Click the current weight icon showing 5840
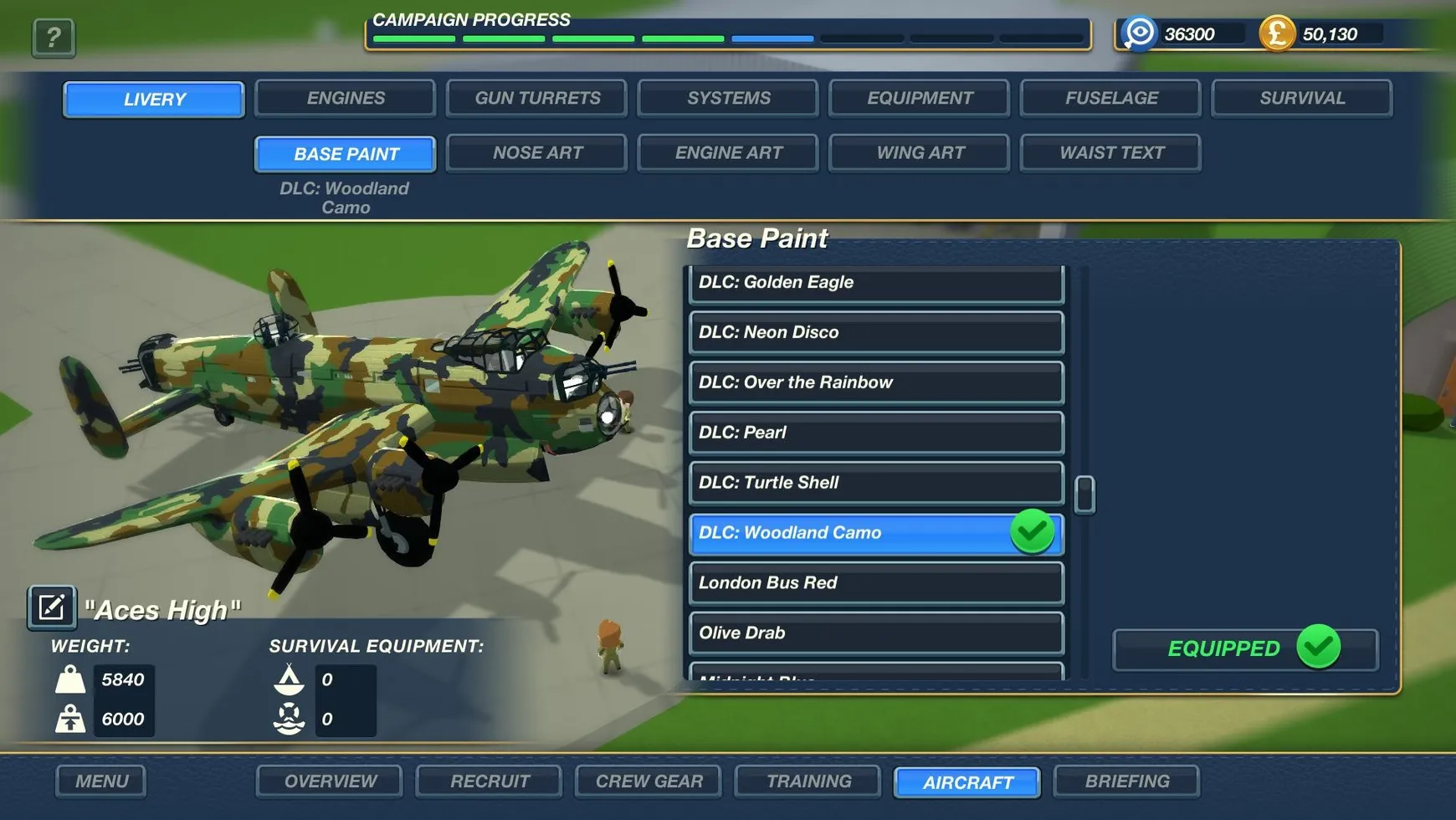 click(72, 679)
